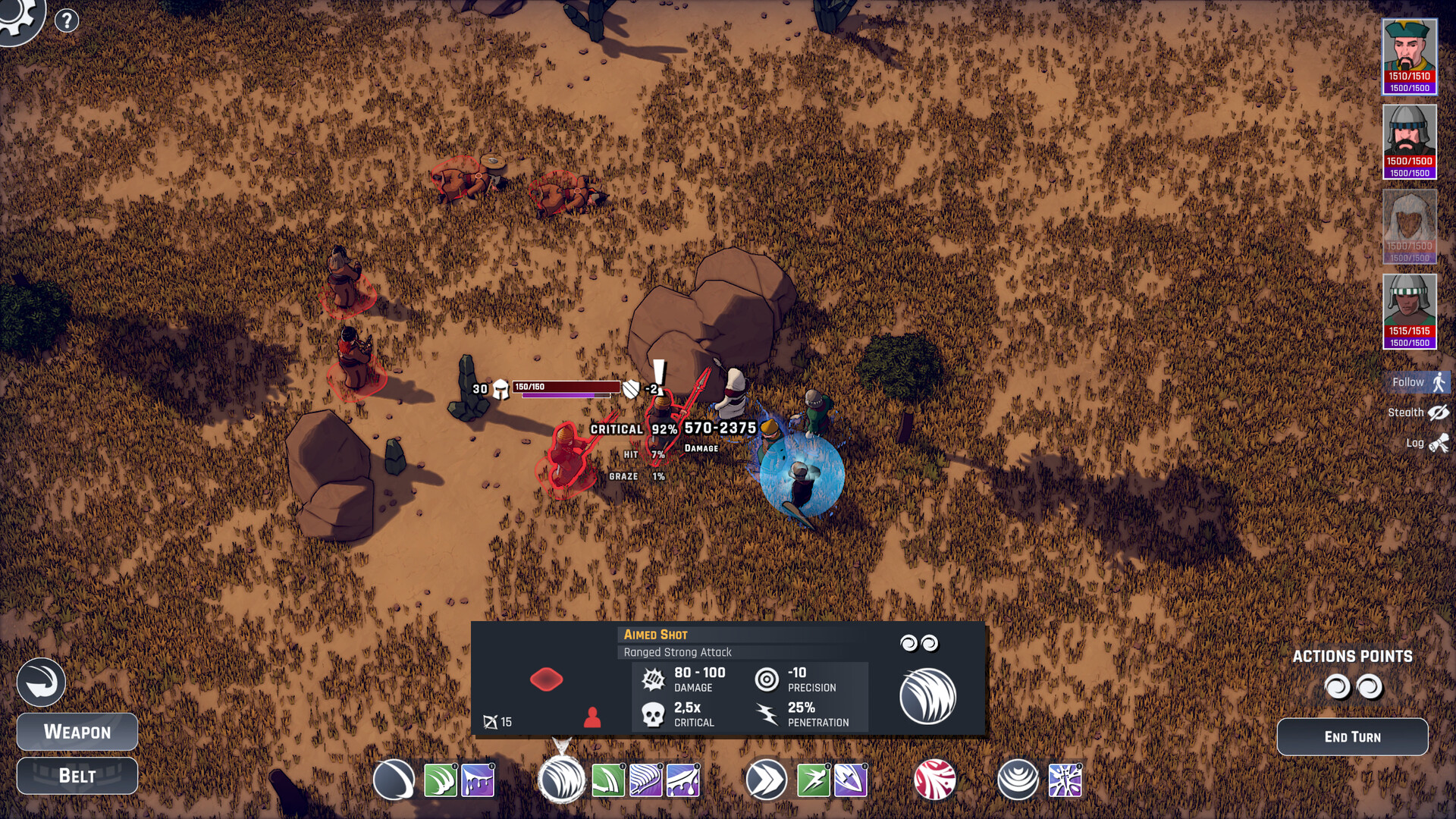Click the red swirl ability icon
The image size is (1456, 819).
pos(937,780)
